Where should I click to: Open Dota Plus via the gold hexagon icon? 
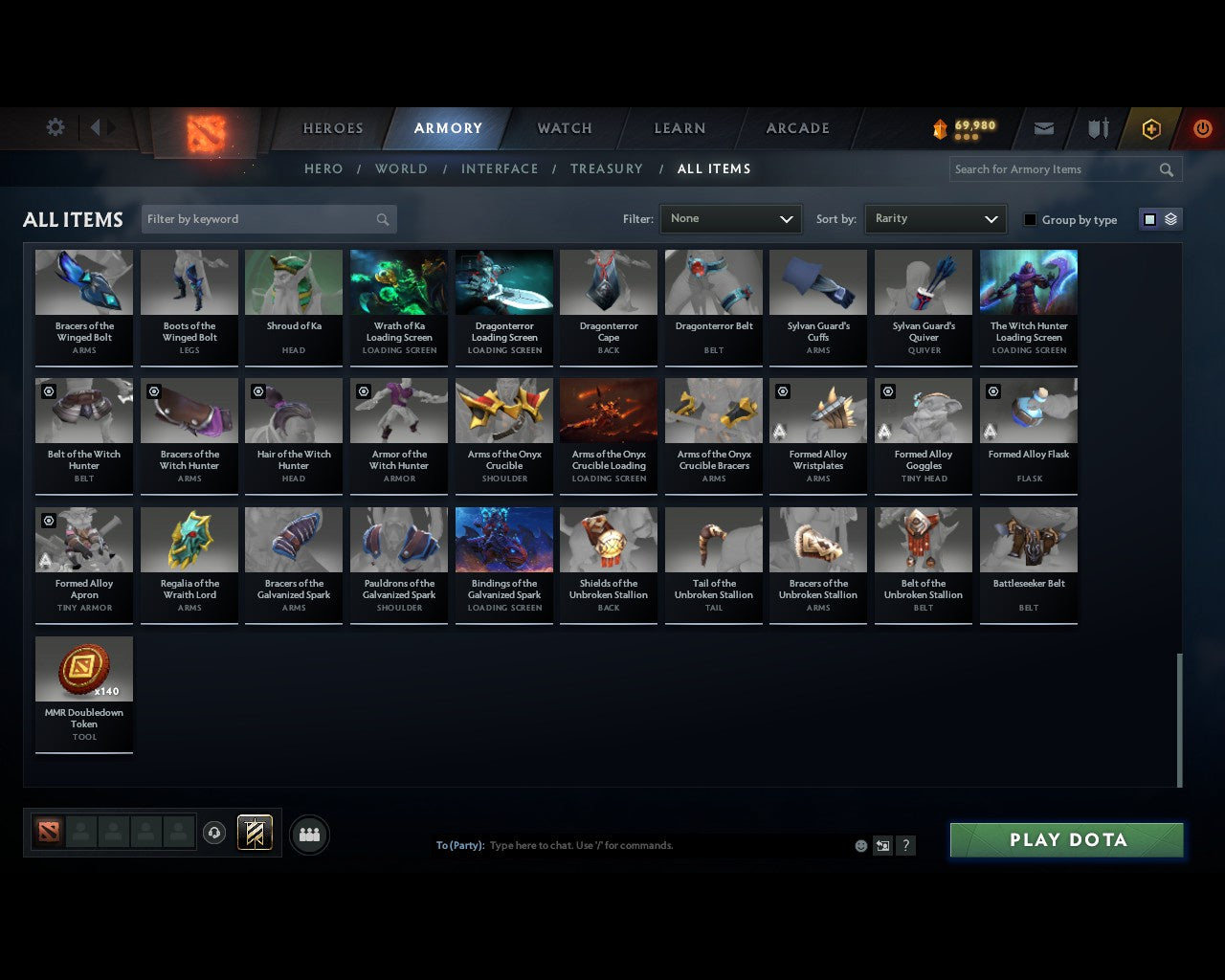pyautogui.click(x=1150, y=127)
